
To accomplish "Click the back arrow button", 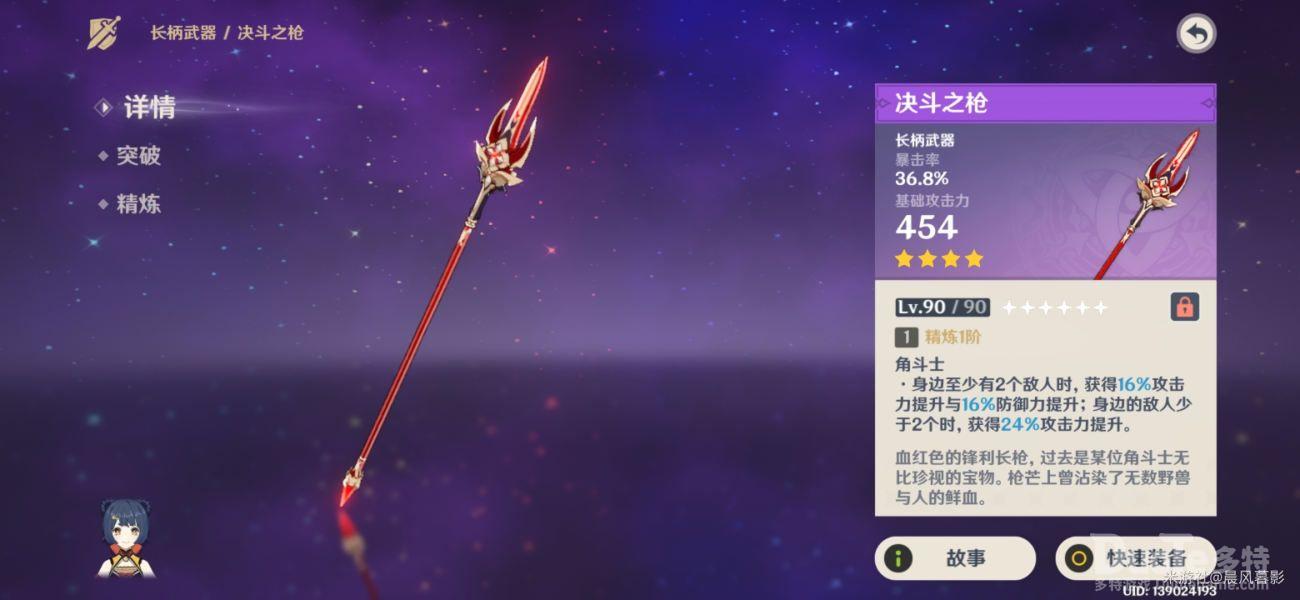I will [1195, 34].
